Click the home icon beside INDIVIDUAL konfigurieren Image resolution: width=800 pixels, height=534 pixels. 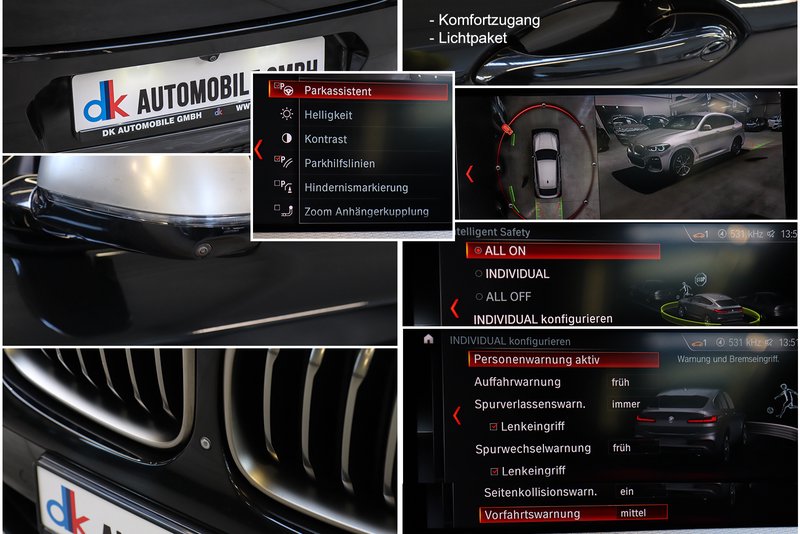point(429,340)
